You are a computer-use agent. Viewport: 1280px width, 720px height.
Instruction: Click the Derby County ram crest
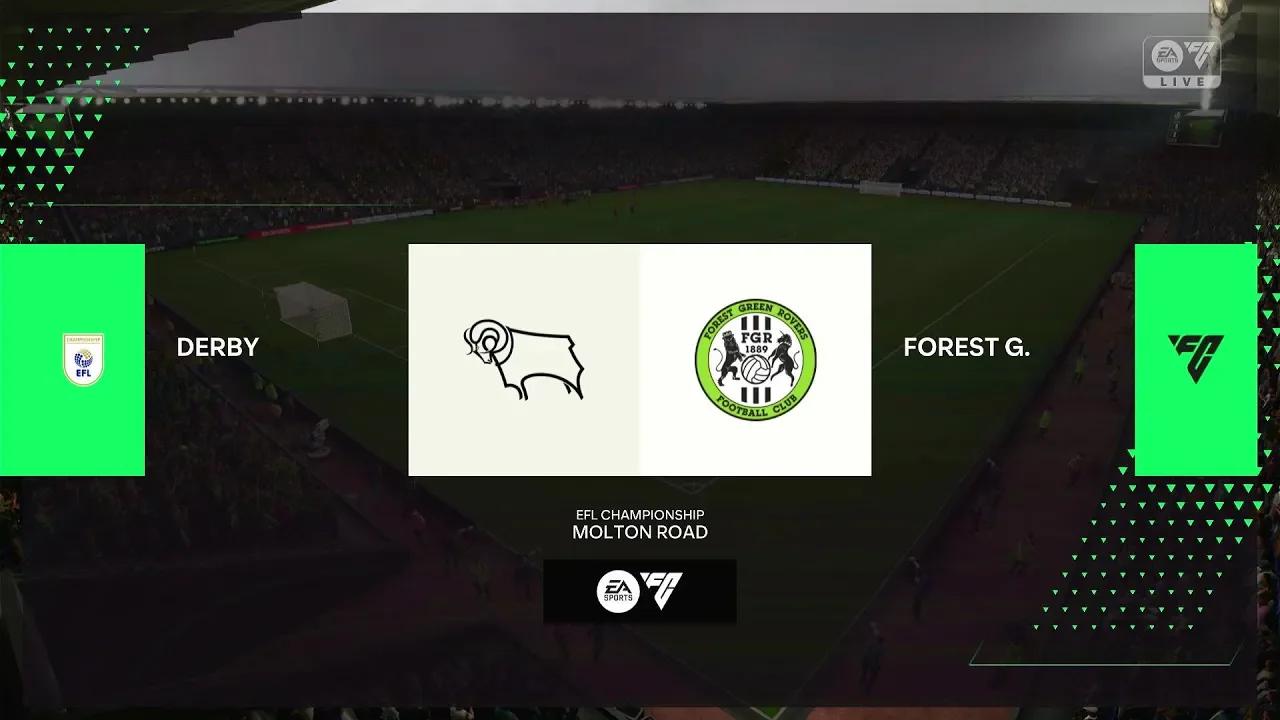(x=523, y=358)
